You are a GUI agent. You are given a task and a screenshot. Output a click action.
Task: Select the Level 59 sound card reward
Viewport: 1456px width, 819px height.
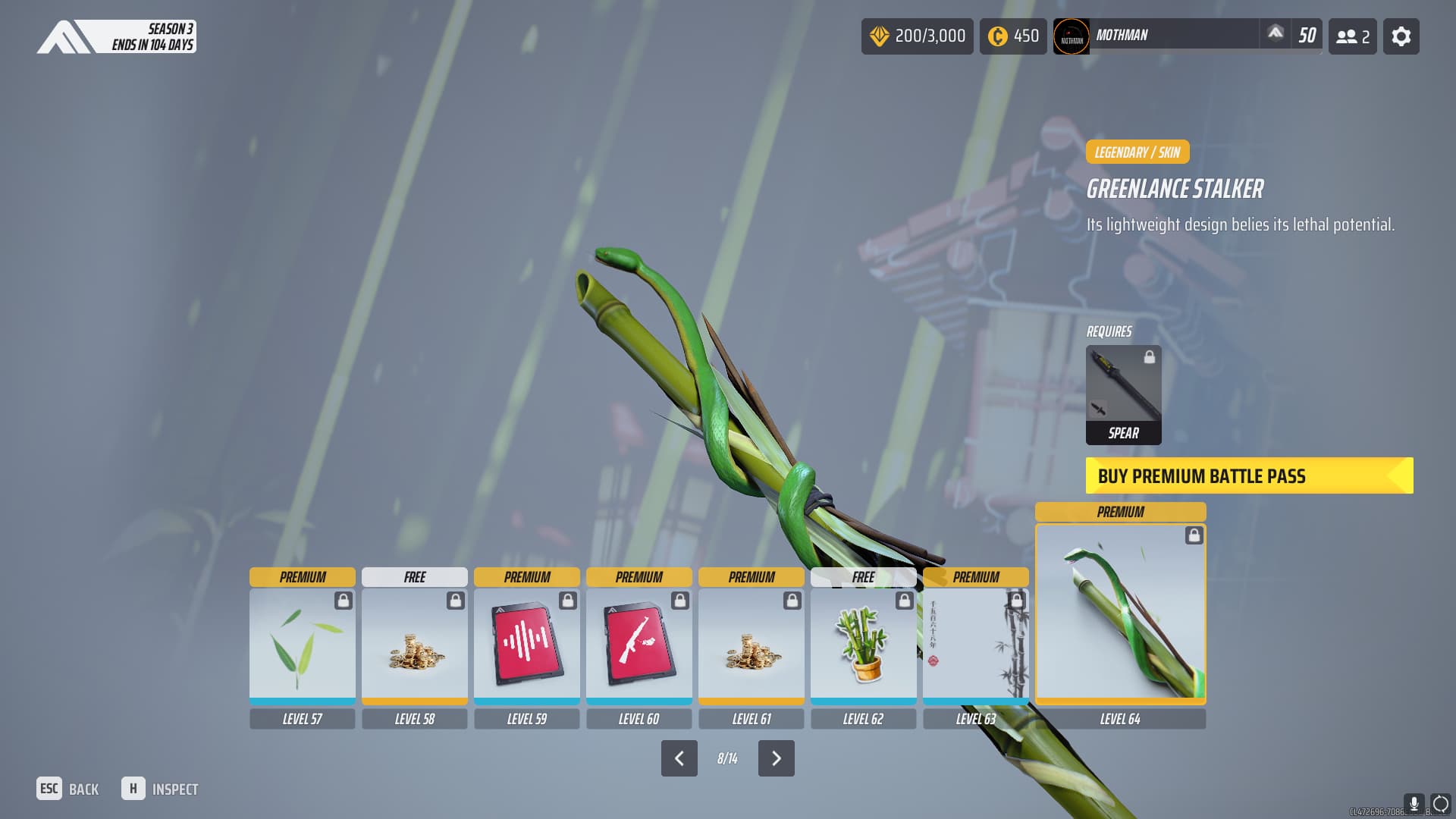tap(526, 645)
